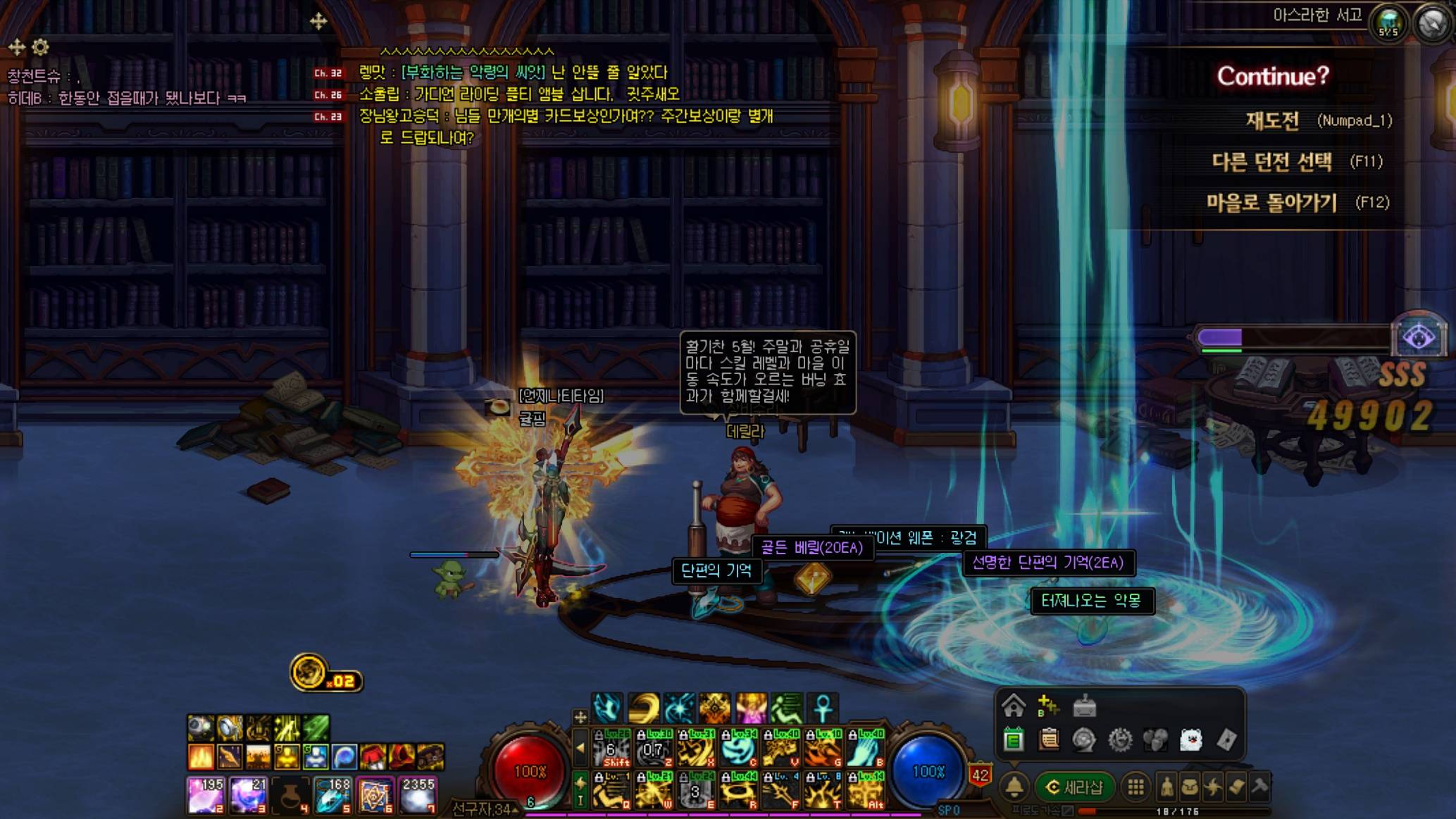Screen dimensions: 1456x819
Task: Open the clipboard notes icon
Action: point(1049,739)
